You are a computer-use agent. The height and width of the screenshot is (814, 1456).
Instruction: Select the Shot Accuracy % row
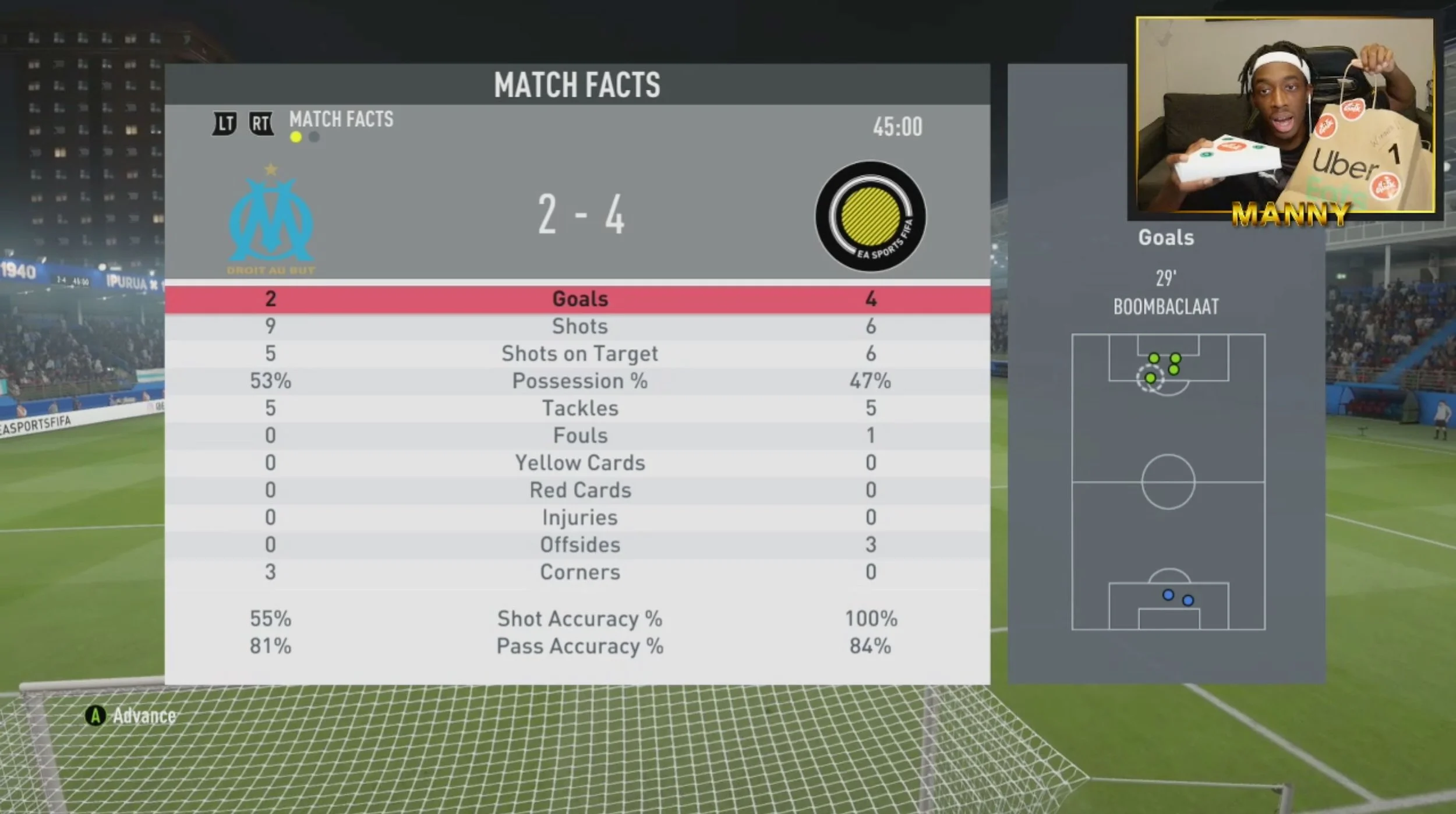579,619
